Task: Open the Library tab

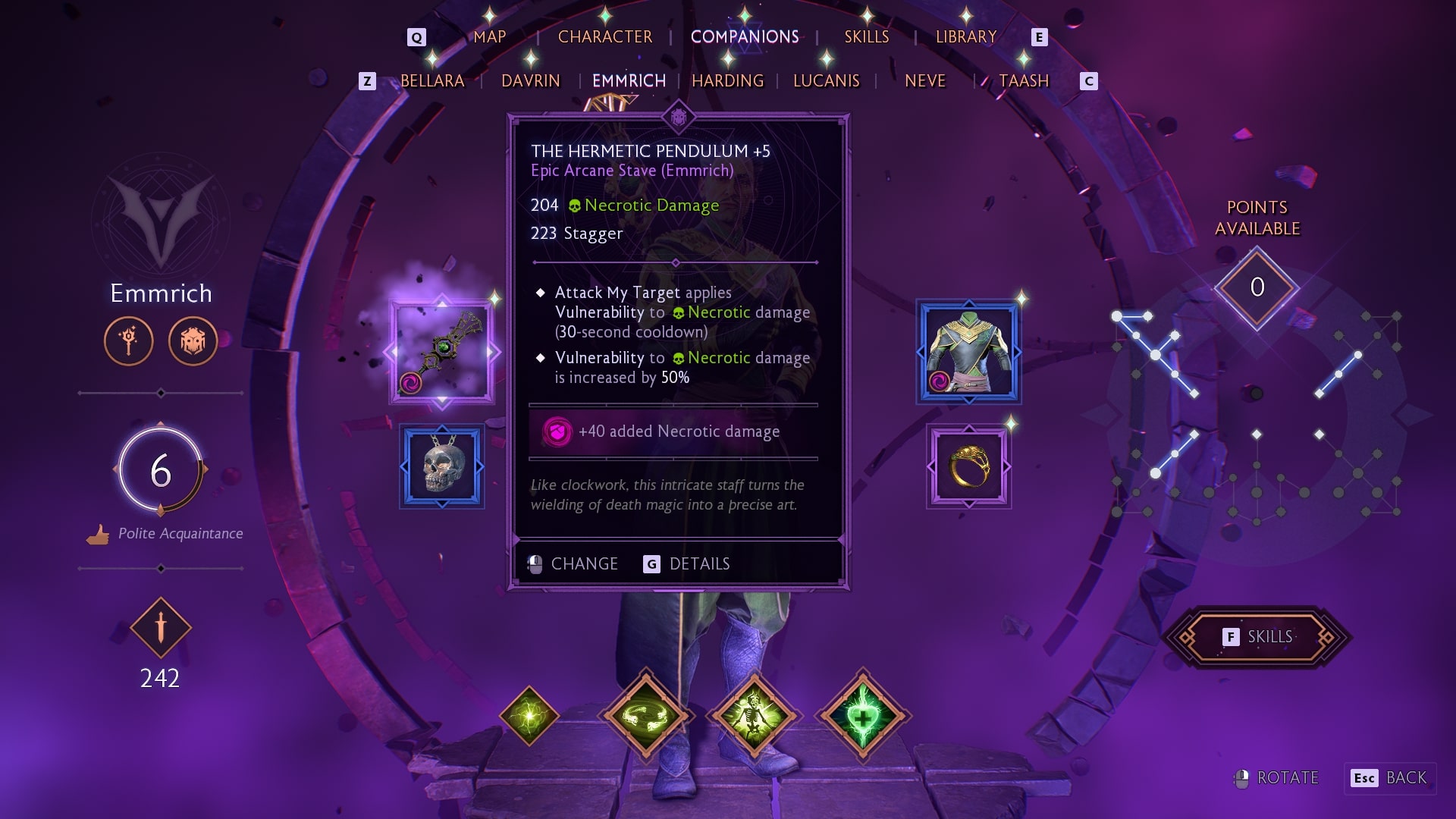Action: point(965,37)
